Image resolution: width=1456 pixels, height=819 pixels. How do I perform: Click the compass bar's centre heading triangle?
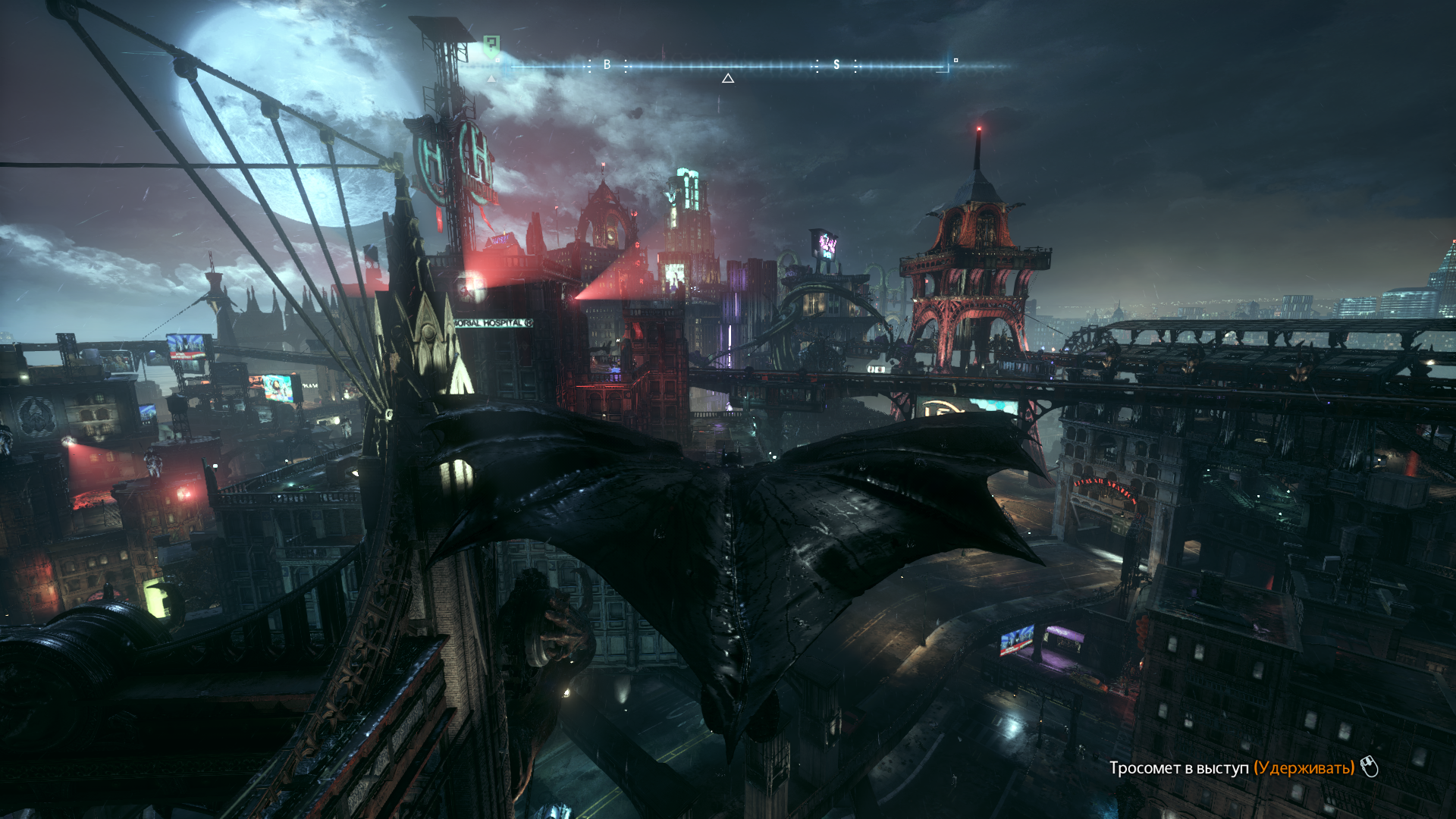click(x=728, y=78)
